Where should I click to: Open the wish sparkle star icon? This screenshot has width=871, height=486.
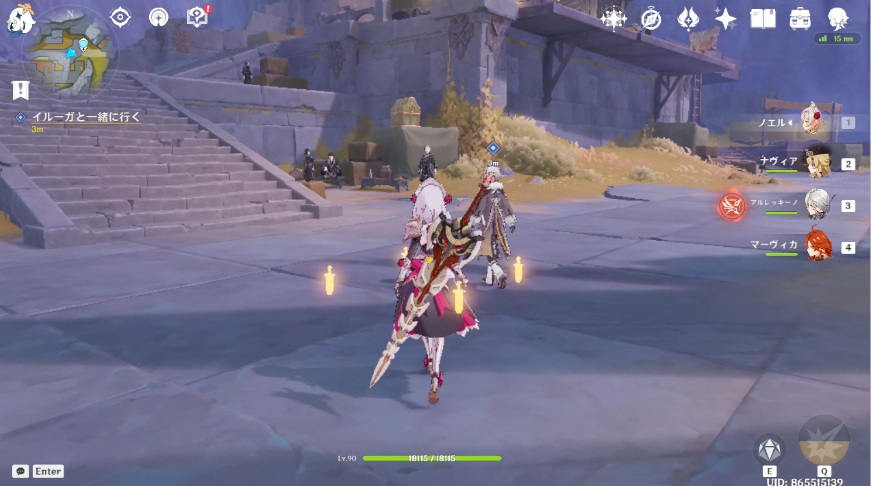pos(725,18)
